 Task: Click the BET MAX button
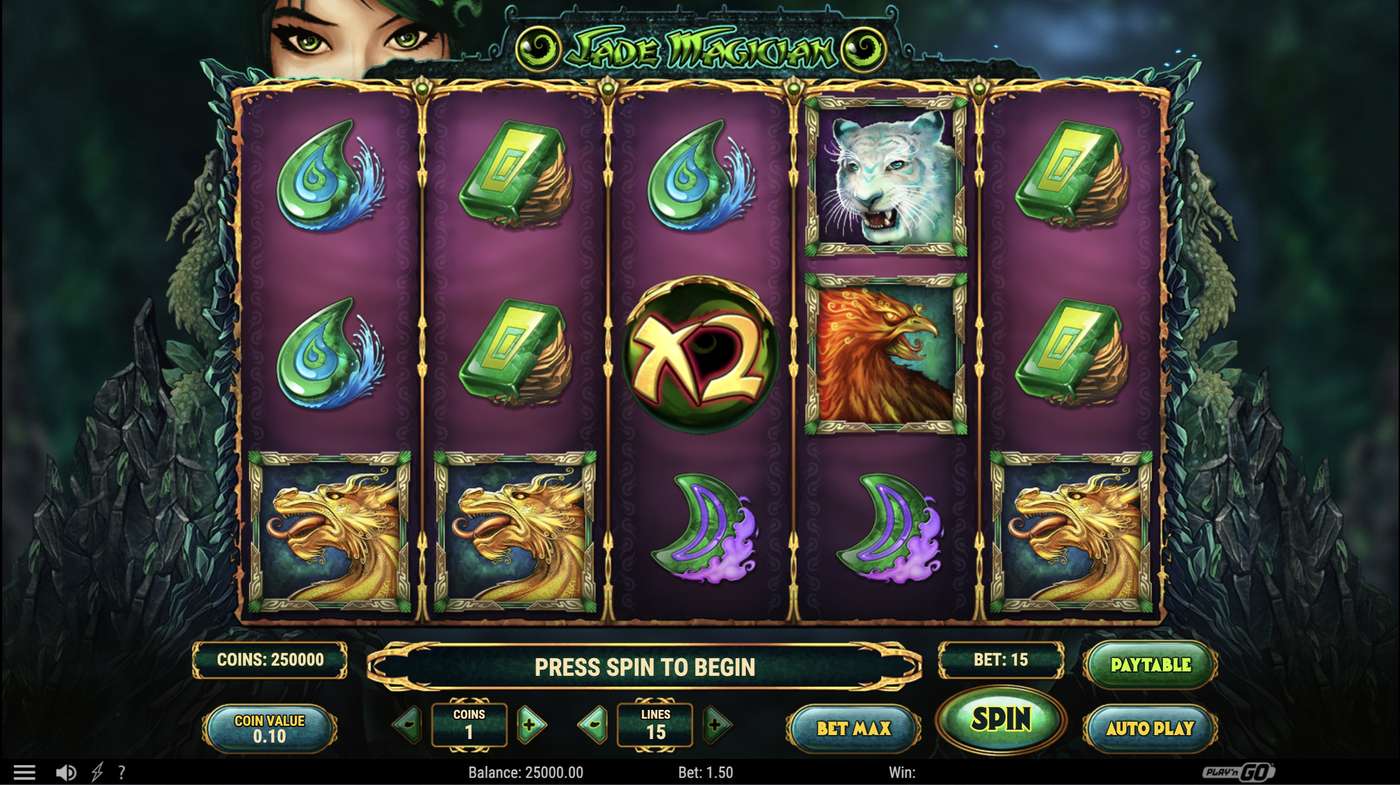[x=851, y=728]
